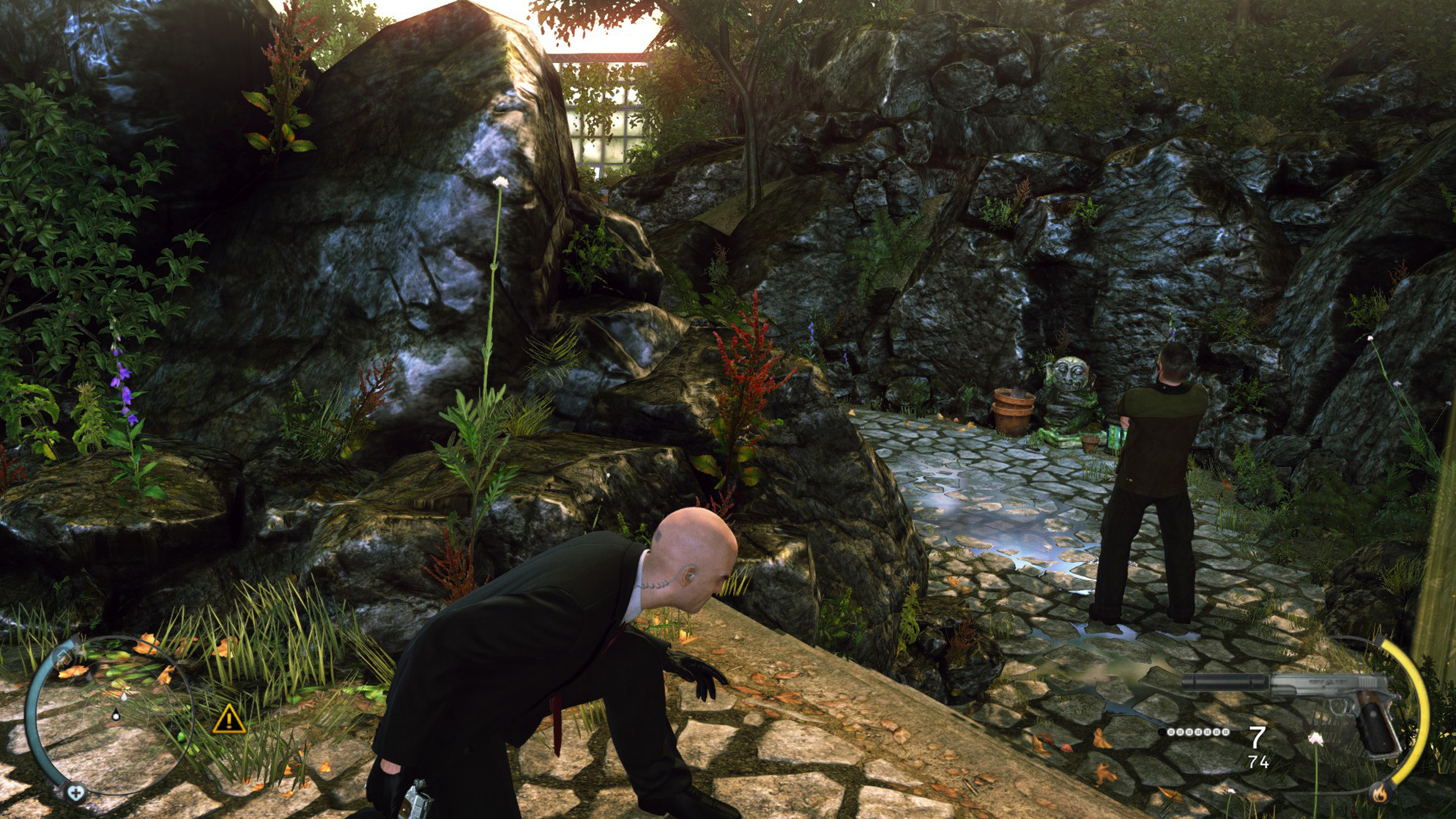The width and height of the screenshot is (1456, 819).
Task: Open the ammo pip row next to the count
Action: point(1198,733)
